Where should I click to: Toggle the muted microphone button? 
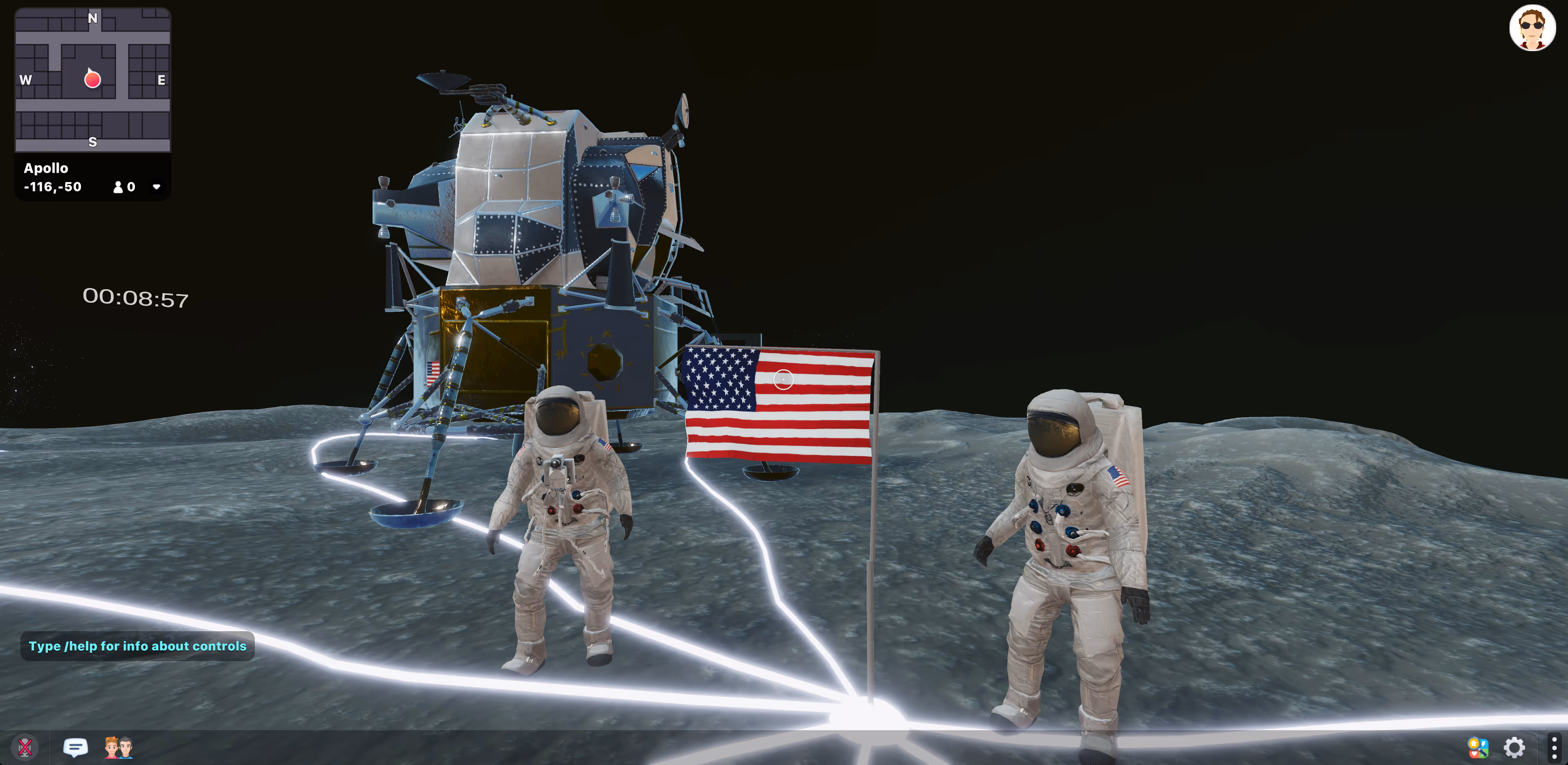[x=25, y=747]
